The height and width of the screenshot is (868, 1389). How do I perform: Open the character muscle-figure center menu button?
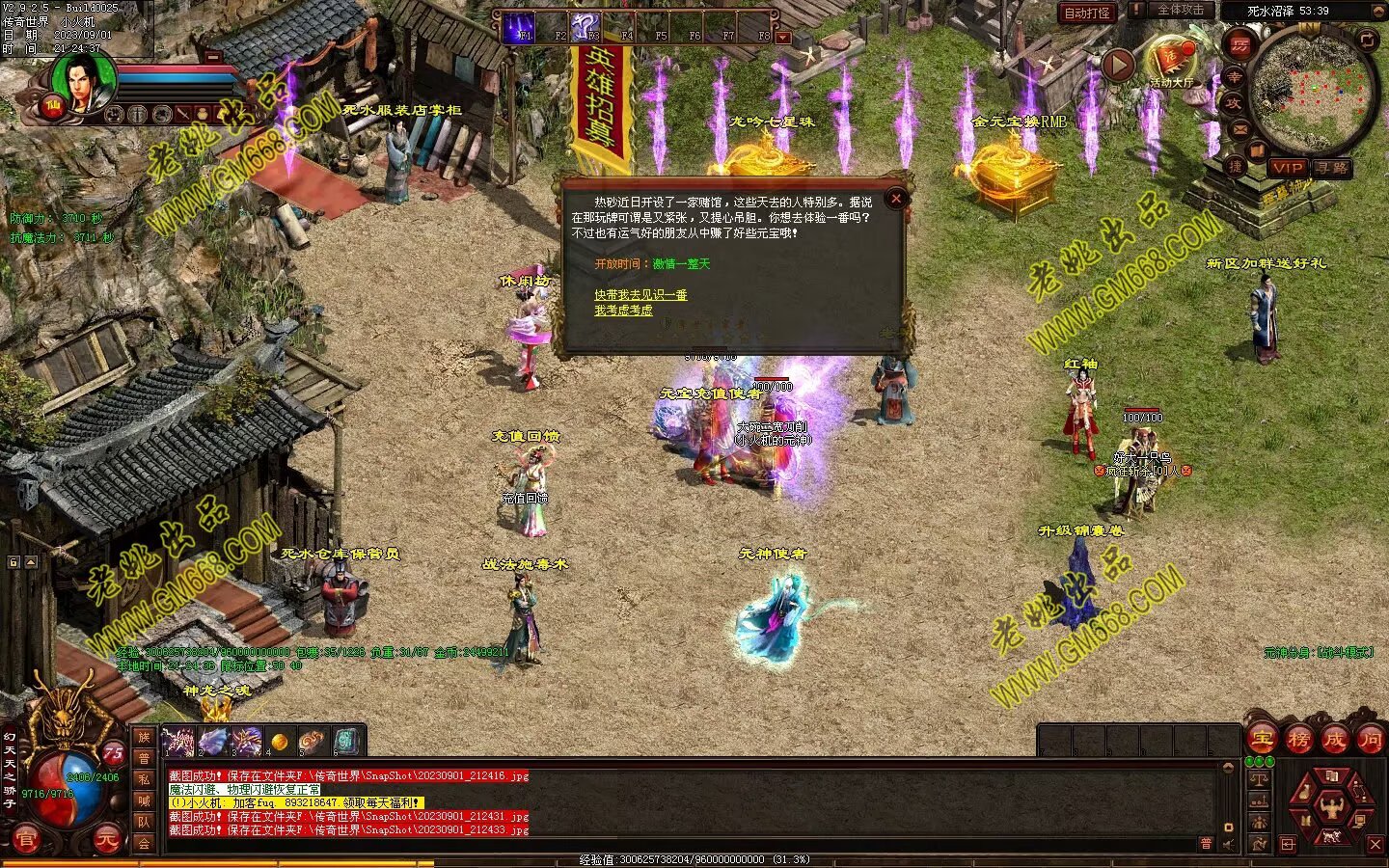click(x=1332, y=804)
